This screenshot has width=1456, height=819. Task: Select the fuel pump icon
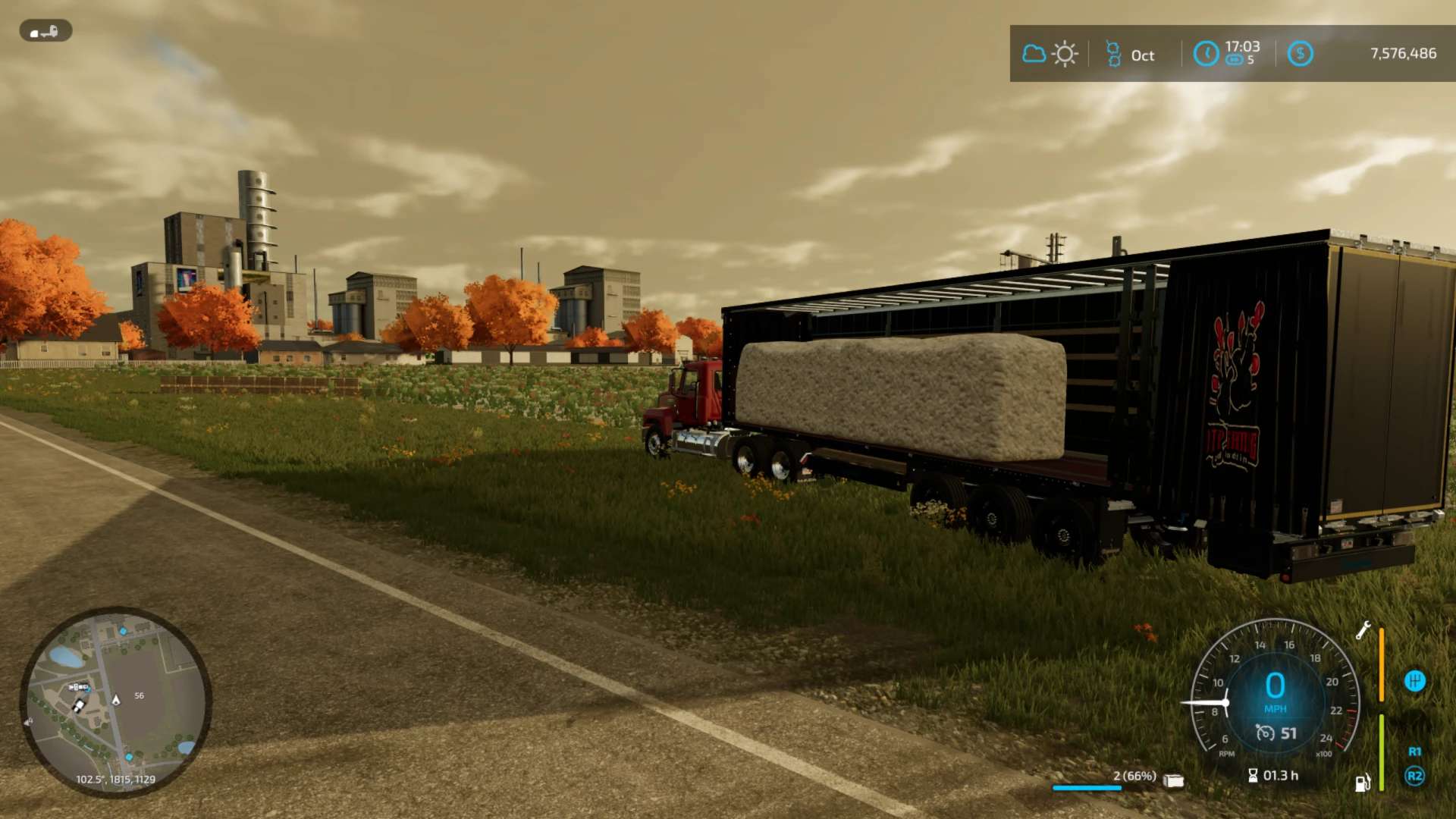click(1363, 783)
